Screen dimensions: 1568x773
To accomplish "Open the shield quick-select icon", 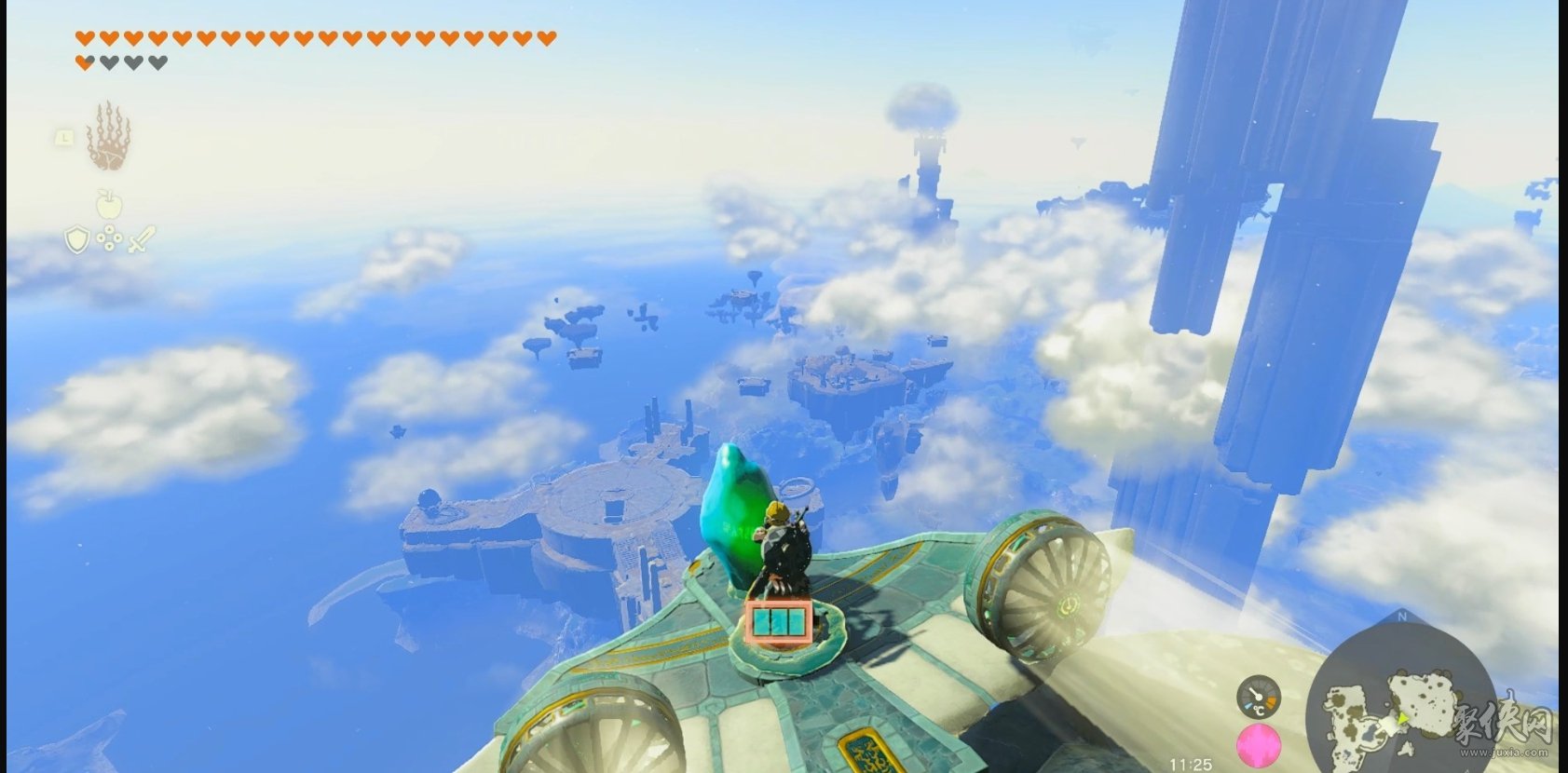I will (x=76, y=239).
